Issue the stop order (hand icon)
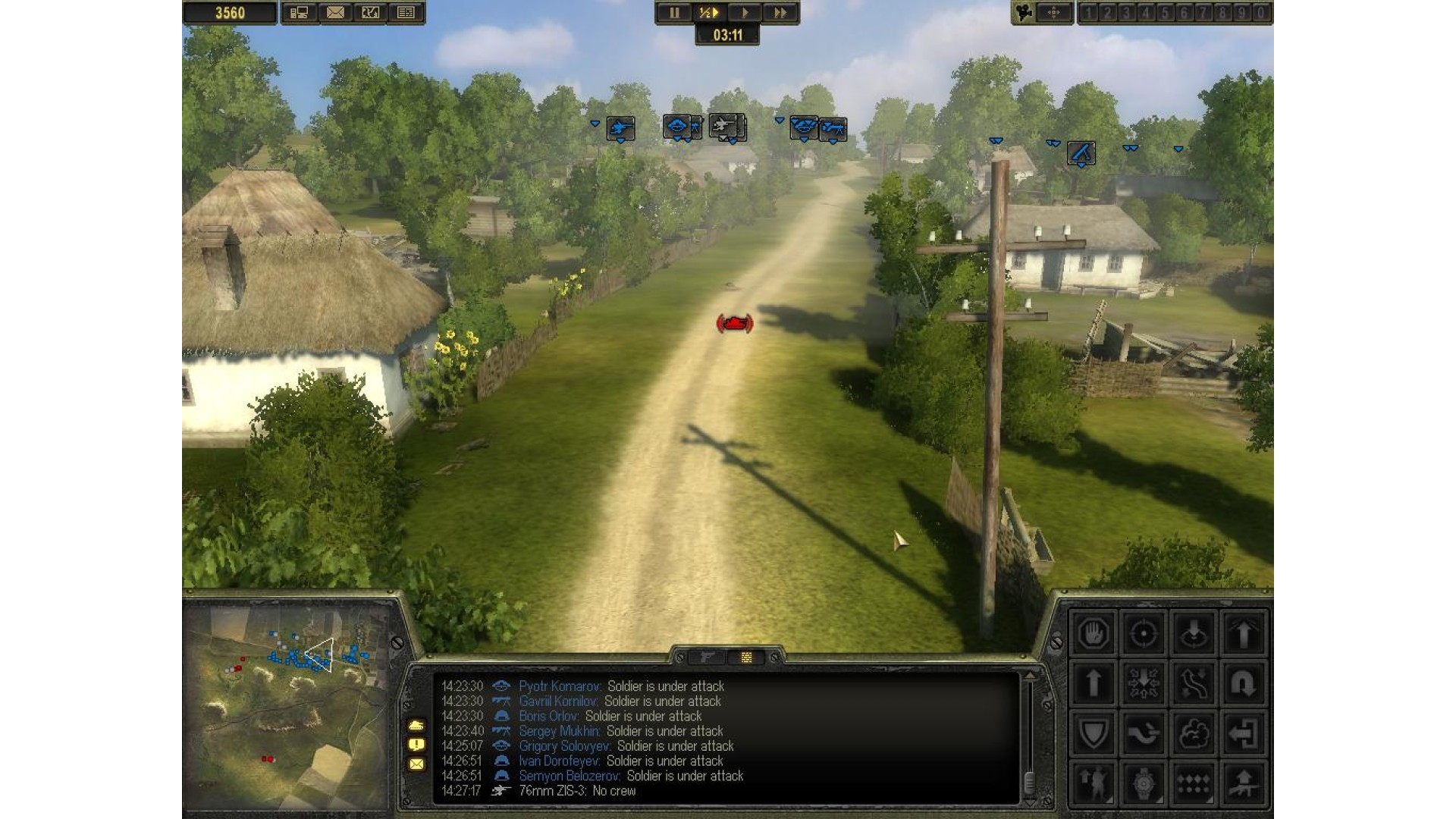This screenshot has width=1456, height=819. tap(1093, 633)
